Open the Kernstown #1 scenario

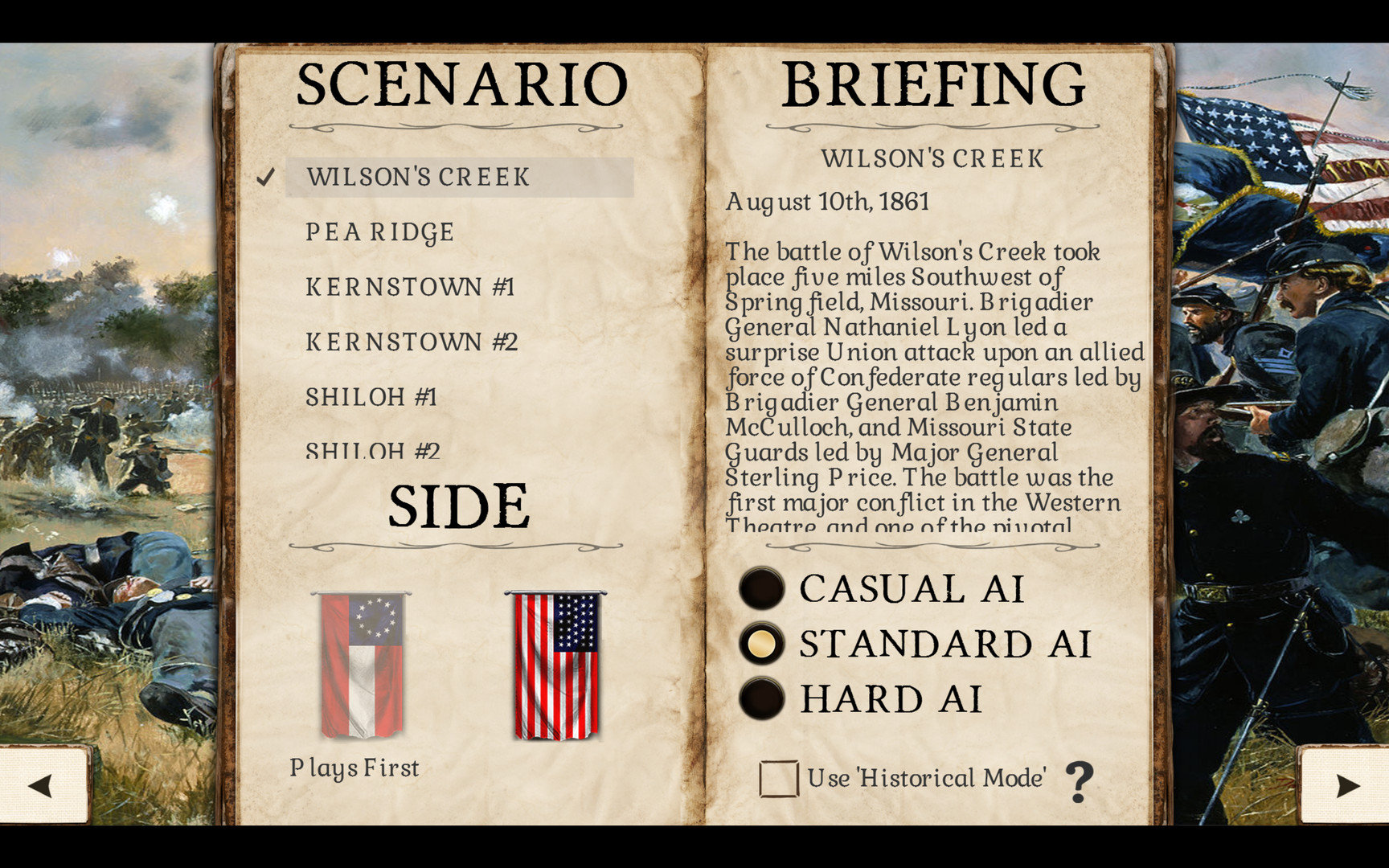pos(411,286)
